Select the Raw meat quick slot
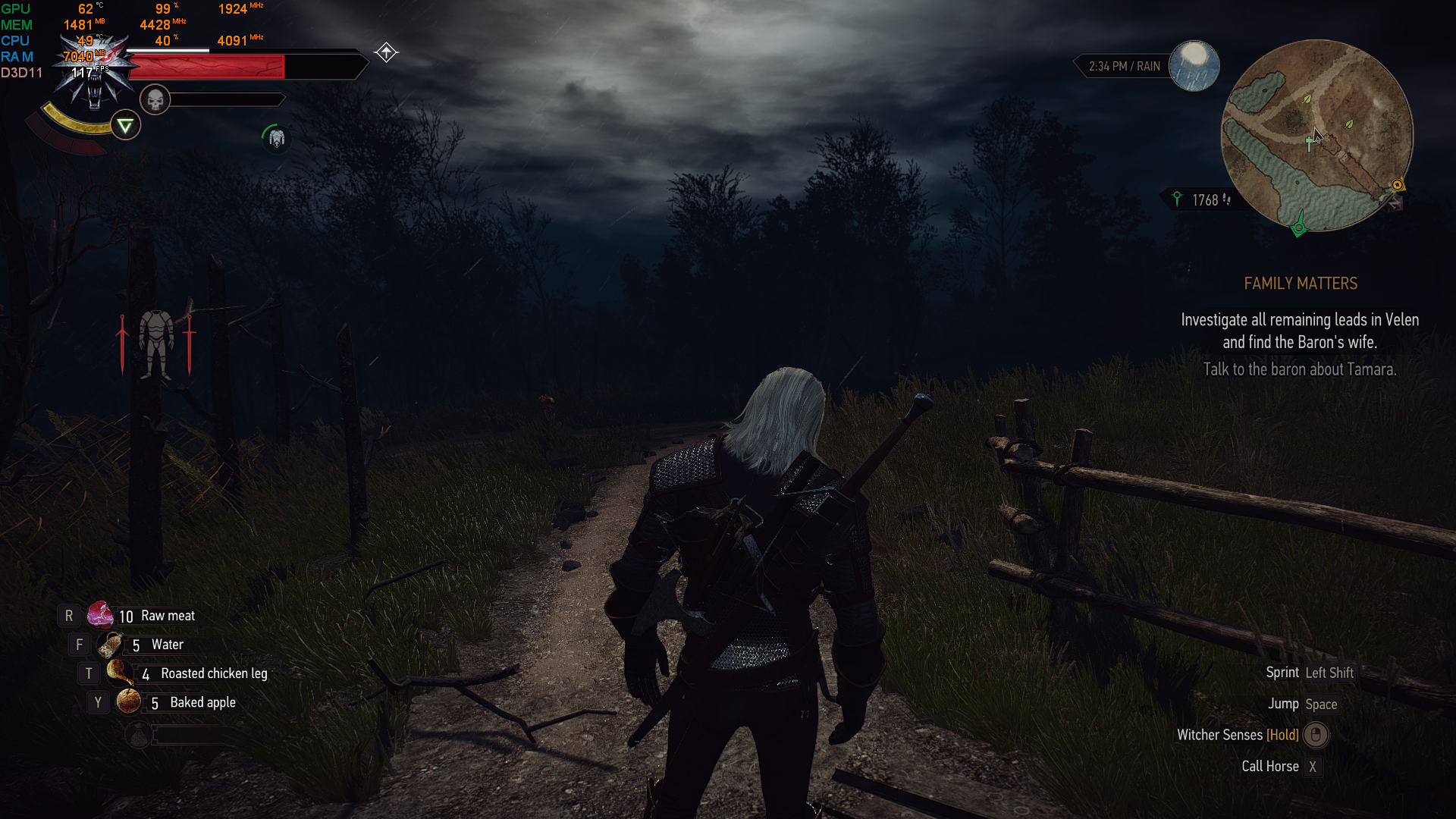The width and height of the screenshot is (1456, 819). 100,615
